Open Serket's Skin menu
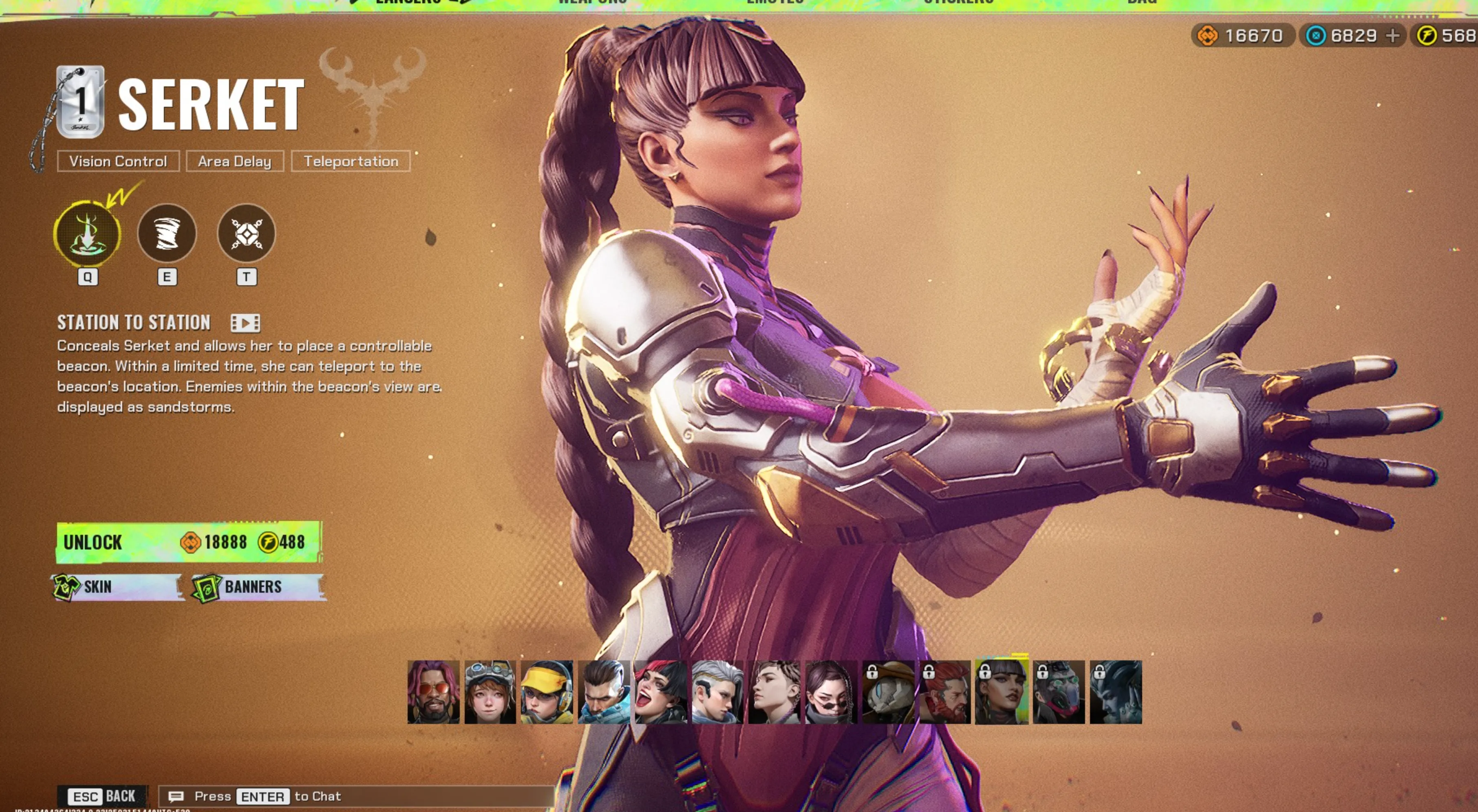This screenshot has width=1478, height=812. (118, 587)
